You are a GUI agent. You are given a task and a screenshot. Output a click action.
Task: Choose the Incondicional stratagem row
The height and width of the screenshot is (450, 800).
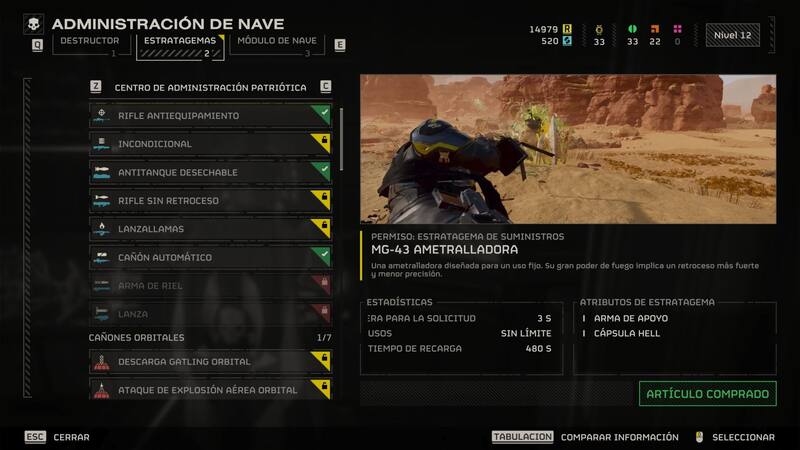[x=210, y=144]
